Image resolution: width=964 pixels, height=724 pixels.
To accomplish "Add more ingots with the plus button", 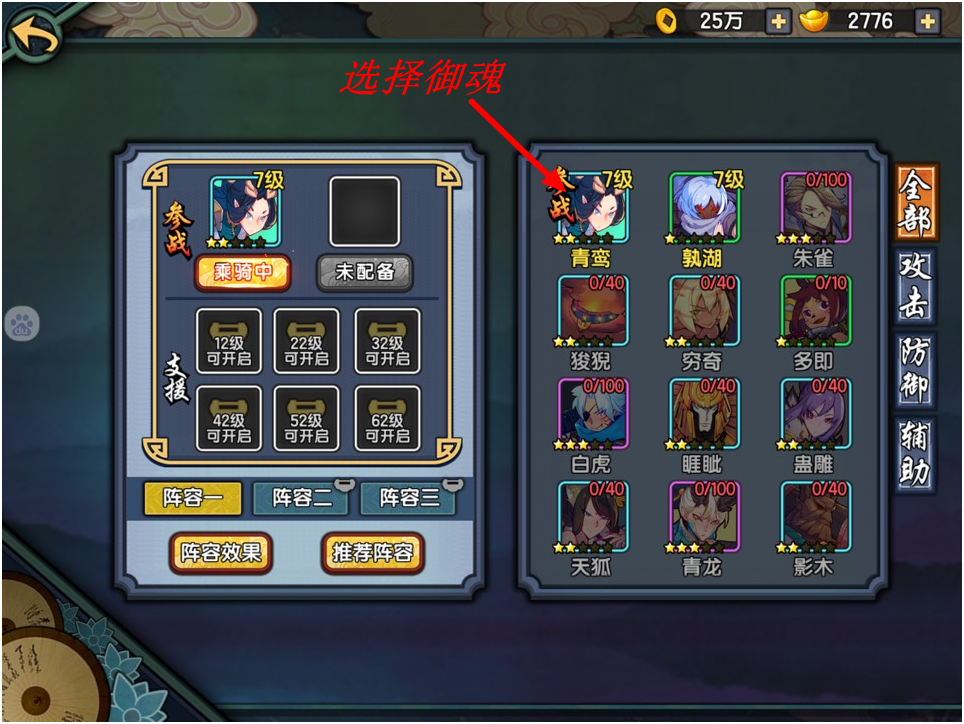I will point(927,21).
